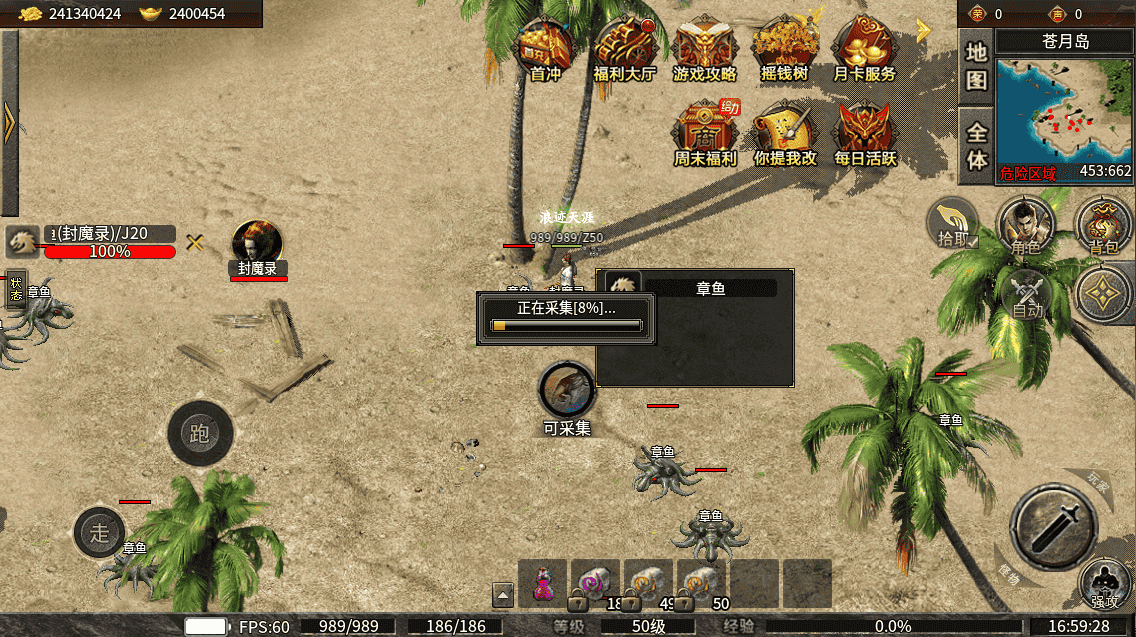Open the 福利大厅 welfare hall
Image resolution: width=1136 pixels, height=637 pixels.
click(624, 50)
